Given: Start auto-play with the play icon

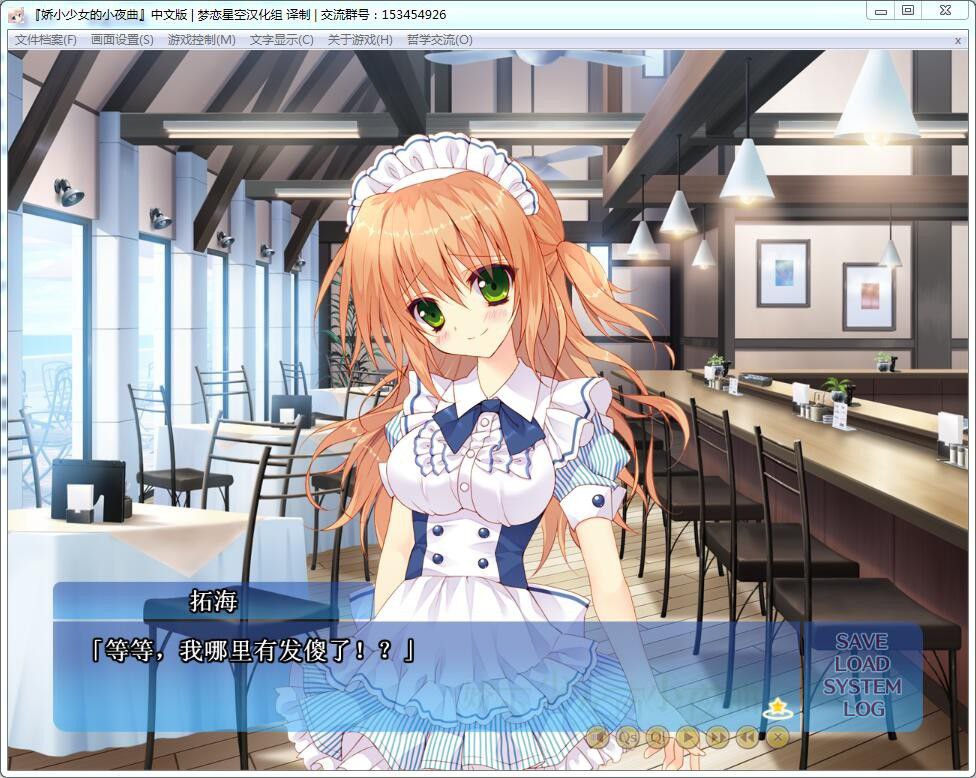Looking at the screenshot, I should point(688,737).
